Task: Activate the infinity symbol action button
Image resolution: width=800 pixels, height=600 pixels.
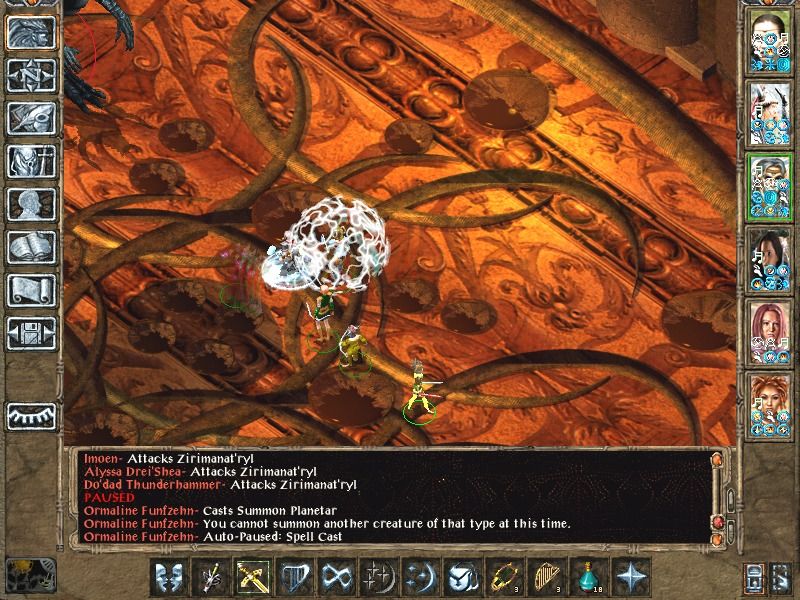Action: [335, 577]
